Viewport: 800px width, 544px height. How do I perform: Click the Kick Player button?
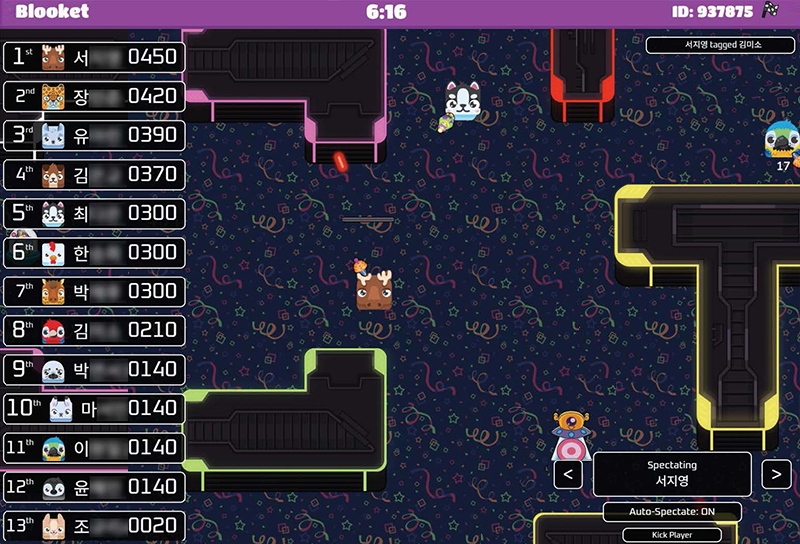672,535
